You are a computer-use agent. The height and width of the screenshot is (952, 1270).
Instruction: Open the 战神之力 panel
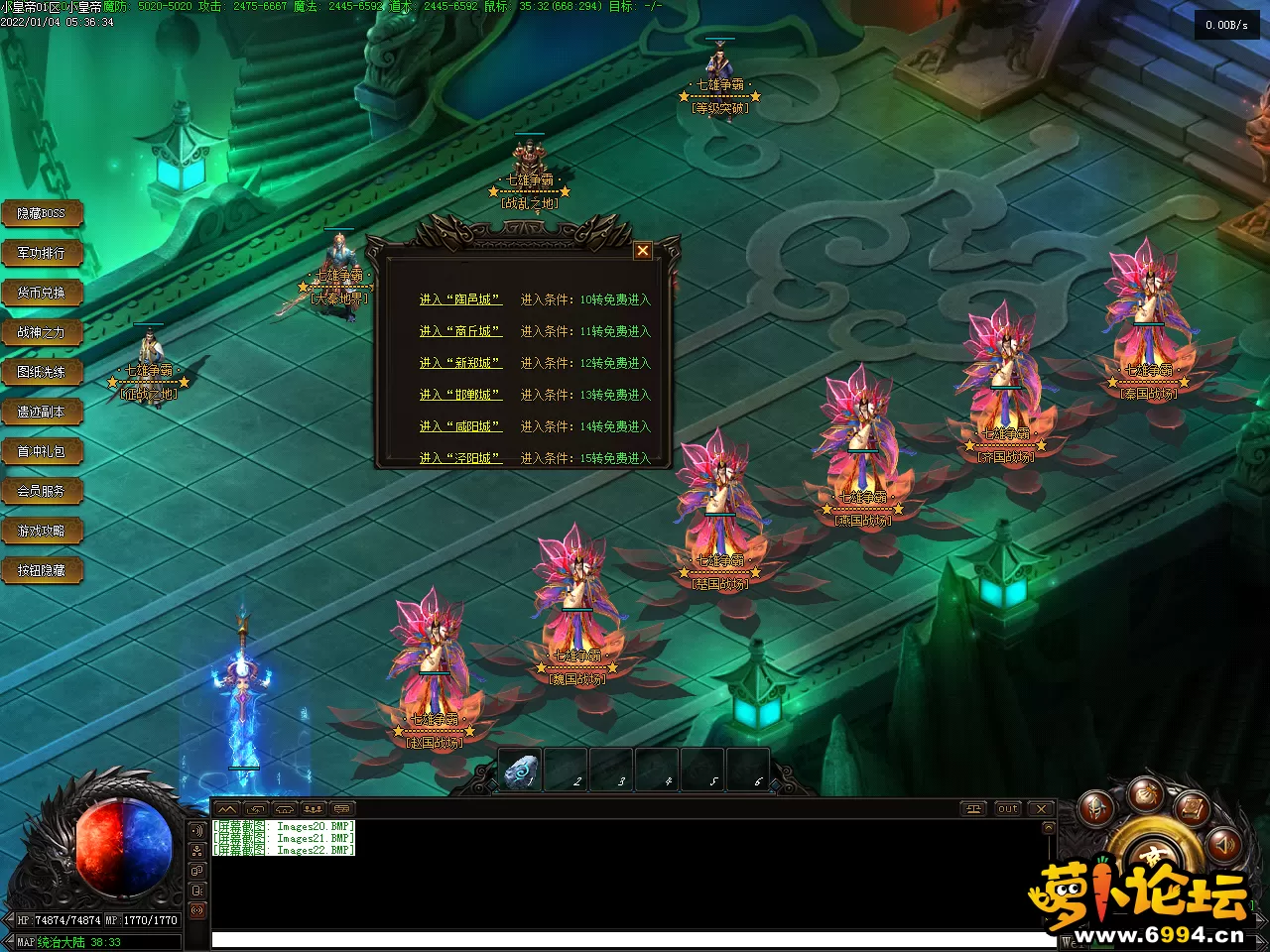pos(42,332)
